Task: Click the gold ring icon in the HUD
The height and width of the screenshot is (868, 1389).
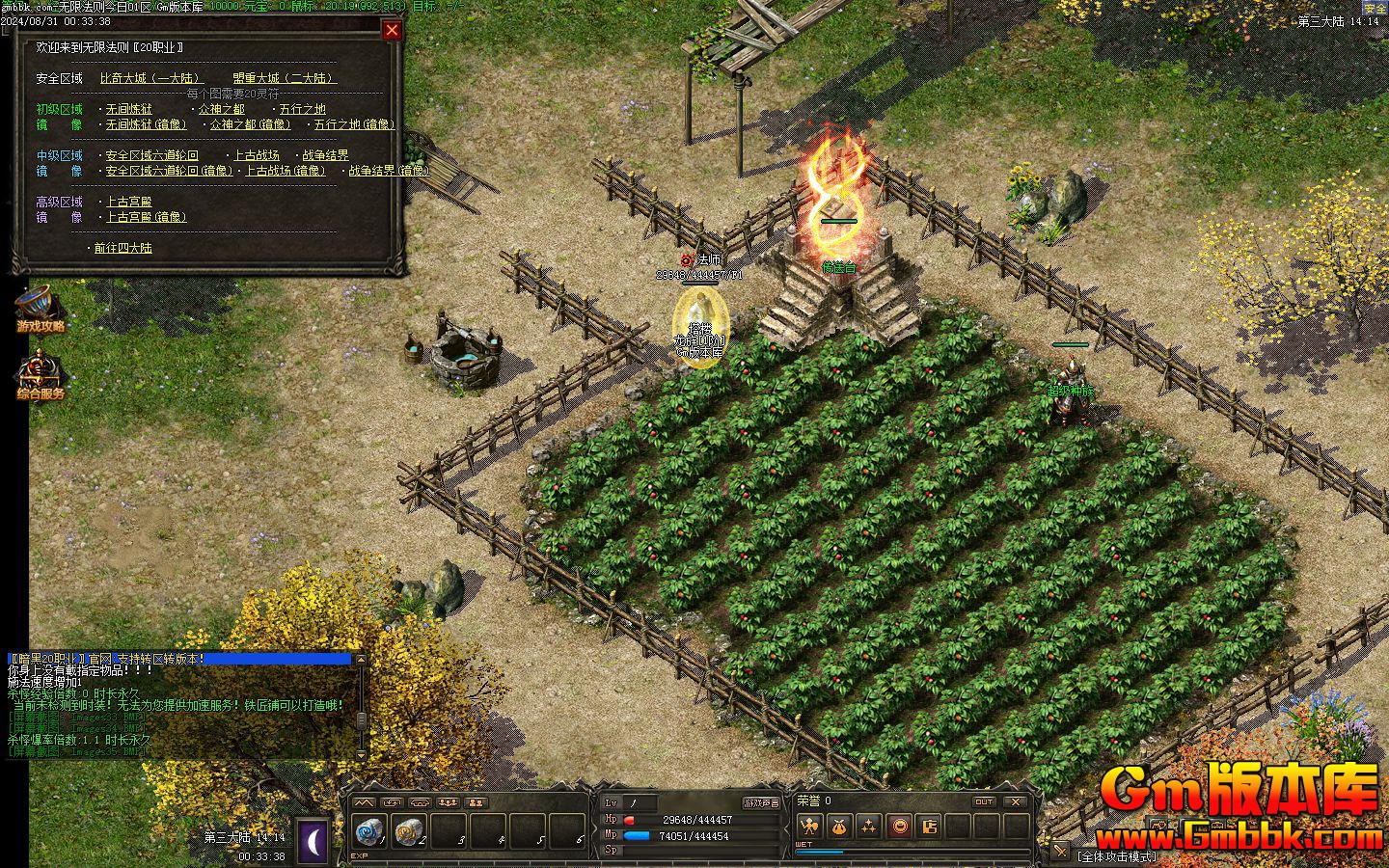Action: pyautogui.click(x=899, y=827)
